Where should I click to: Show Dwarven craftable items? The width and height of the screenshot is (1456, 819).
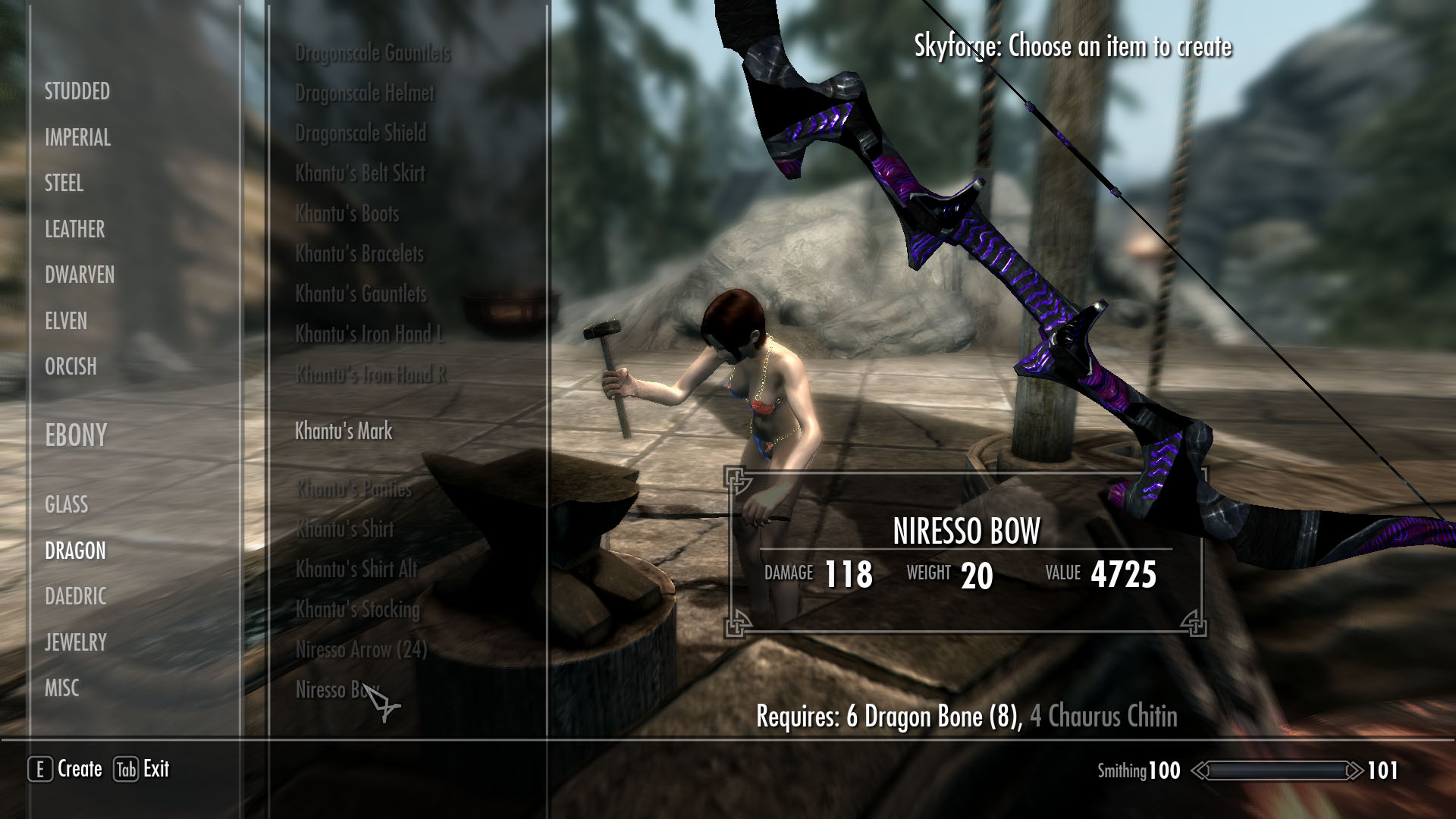pos(80,275)
